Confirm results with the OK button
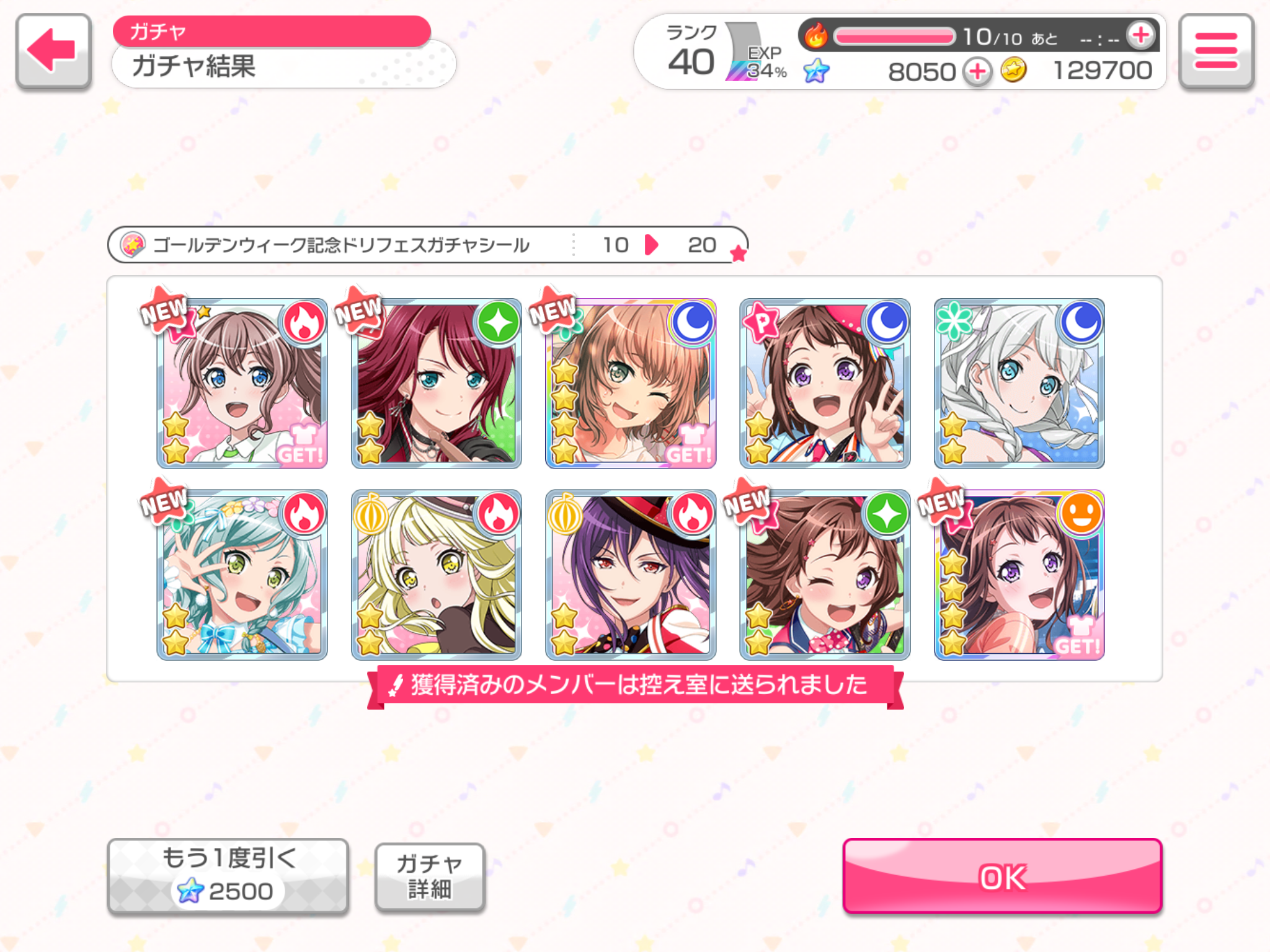1270x952 pixels. [1001, 876]
